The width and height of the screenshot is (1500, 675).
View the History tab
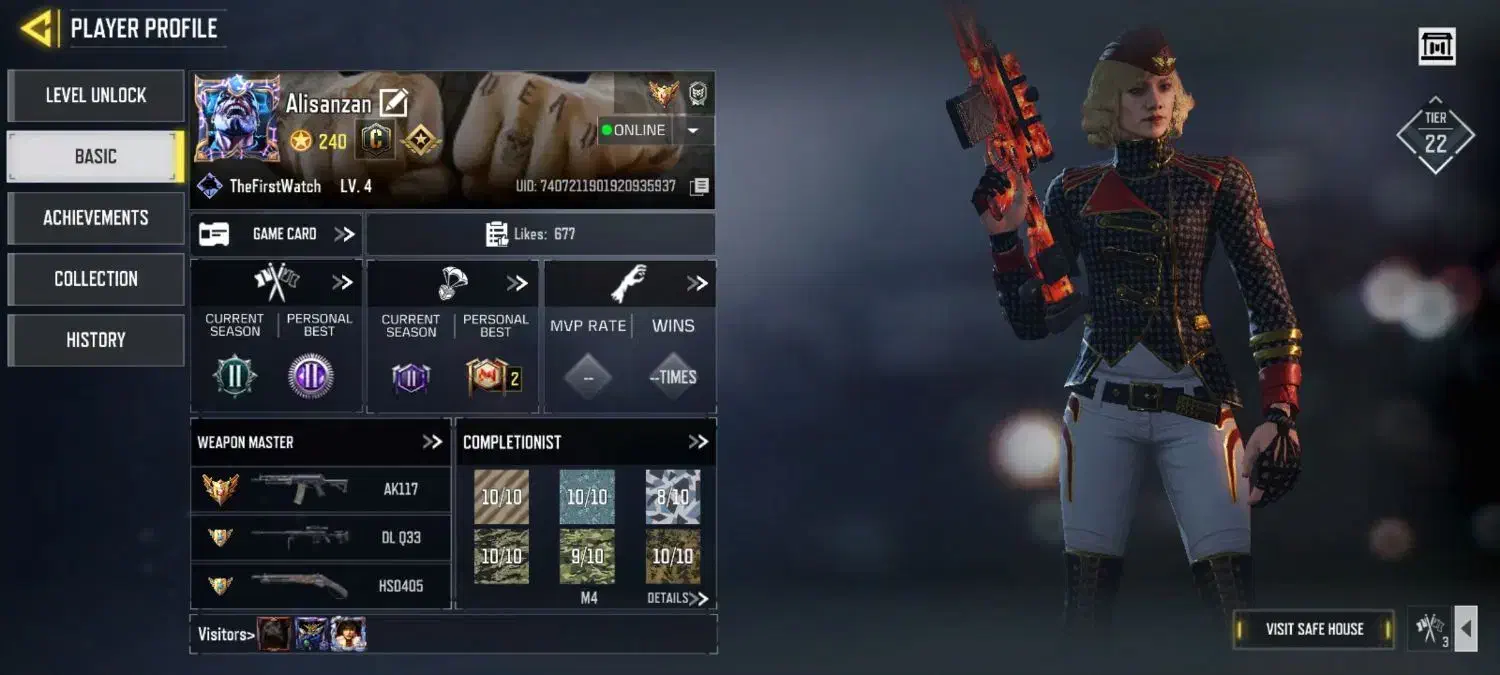96,340
